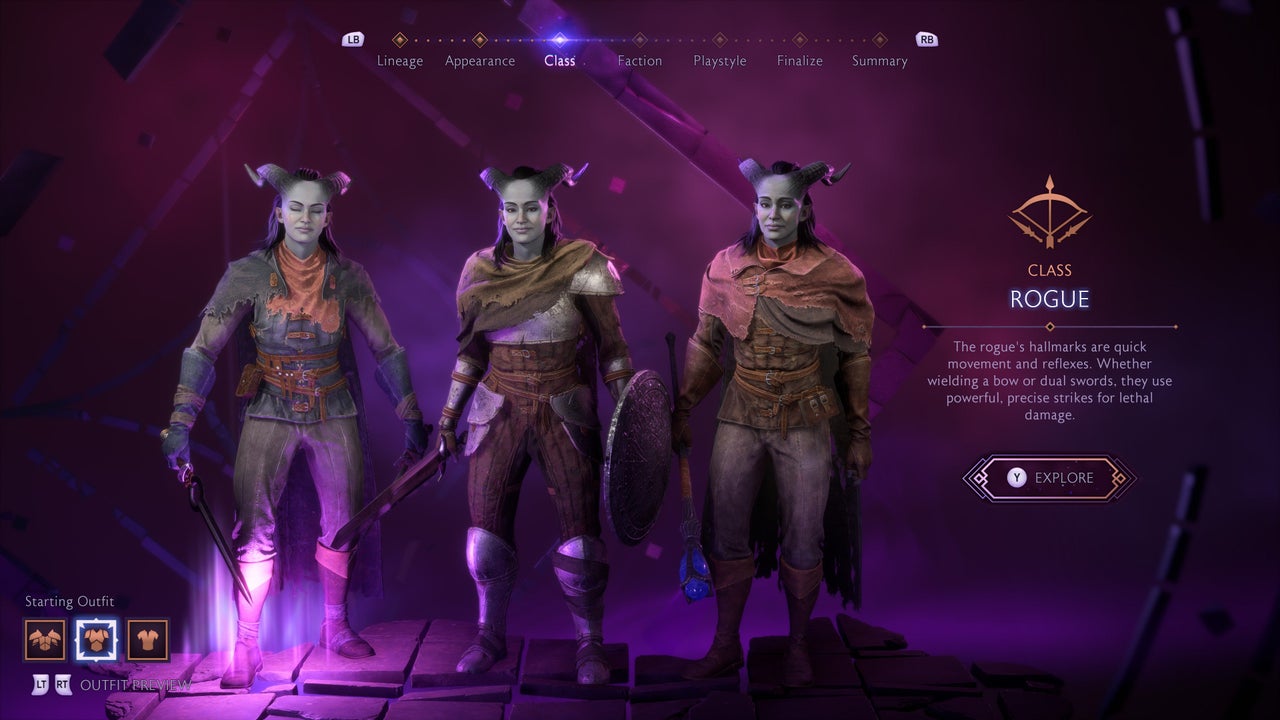This screenshot has height=720, width=1280.
Task: Switch to the Lineage tab
Action: click(x=400, y=60)
